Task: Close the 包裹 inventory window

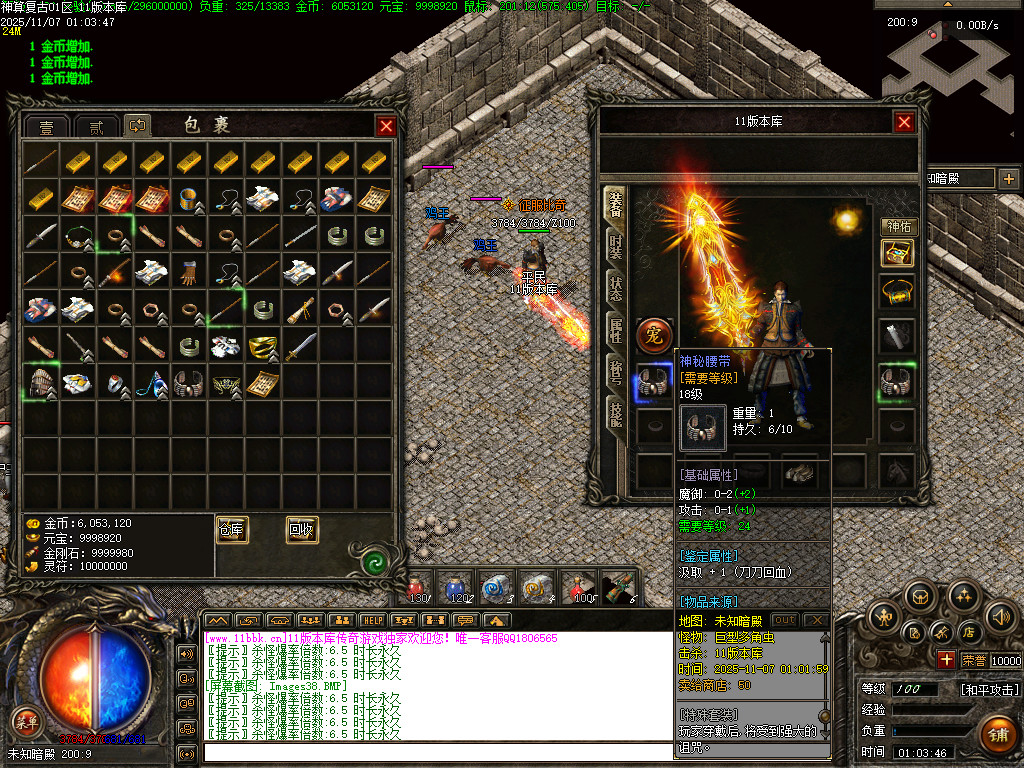Action: click(x=385, y=126)
